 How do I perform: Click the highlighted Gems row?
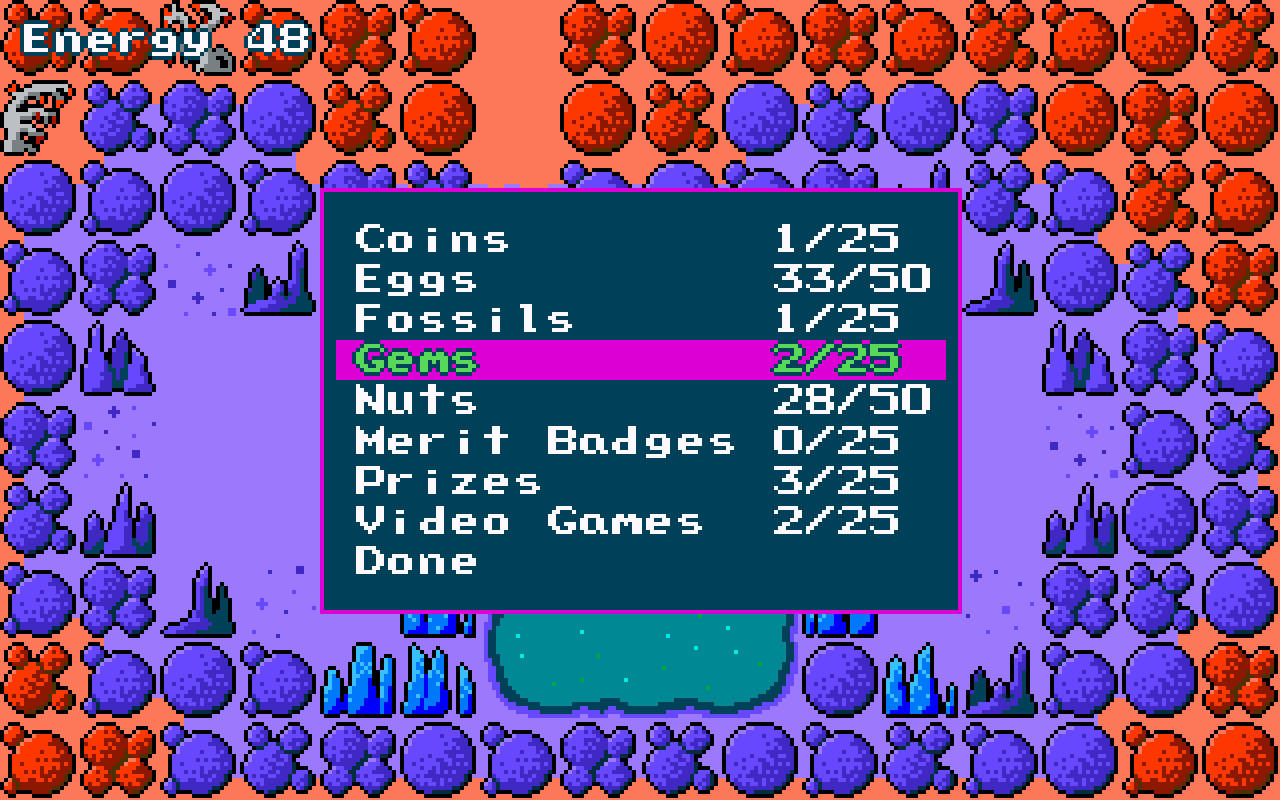(x=640, y=359)
